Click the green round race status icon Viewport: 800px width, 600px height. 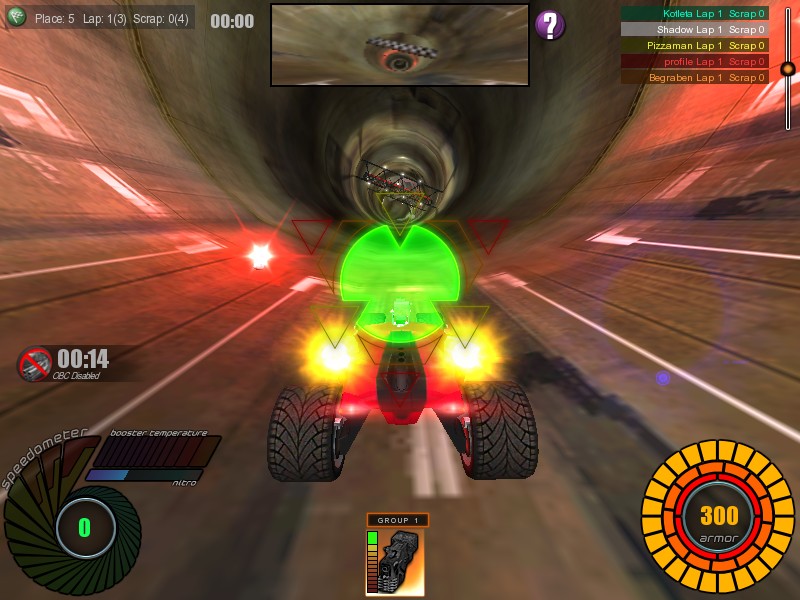[x=16, y=18]
